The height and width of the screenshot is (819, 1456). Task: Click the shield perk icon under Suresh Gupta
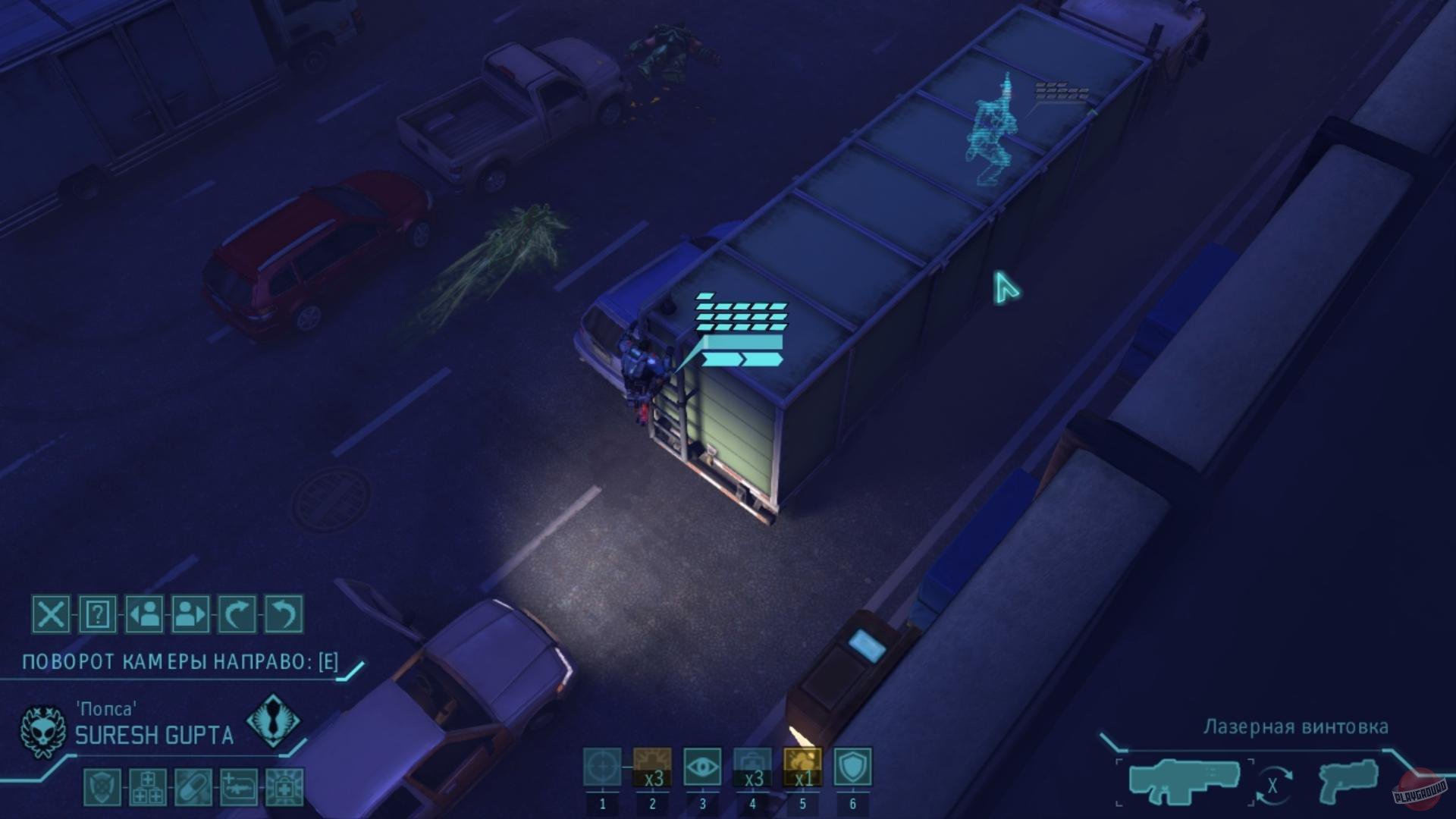(x=102, y=787)
